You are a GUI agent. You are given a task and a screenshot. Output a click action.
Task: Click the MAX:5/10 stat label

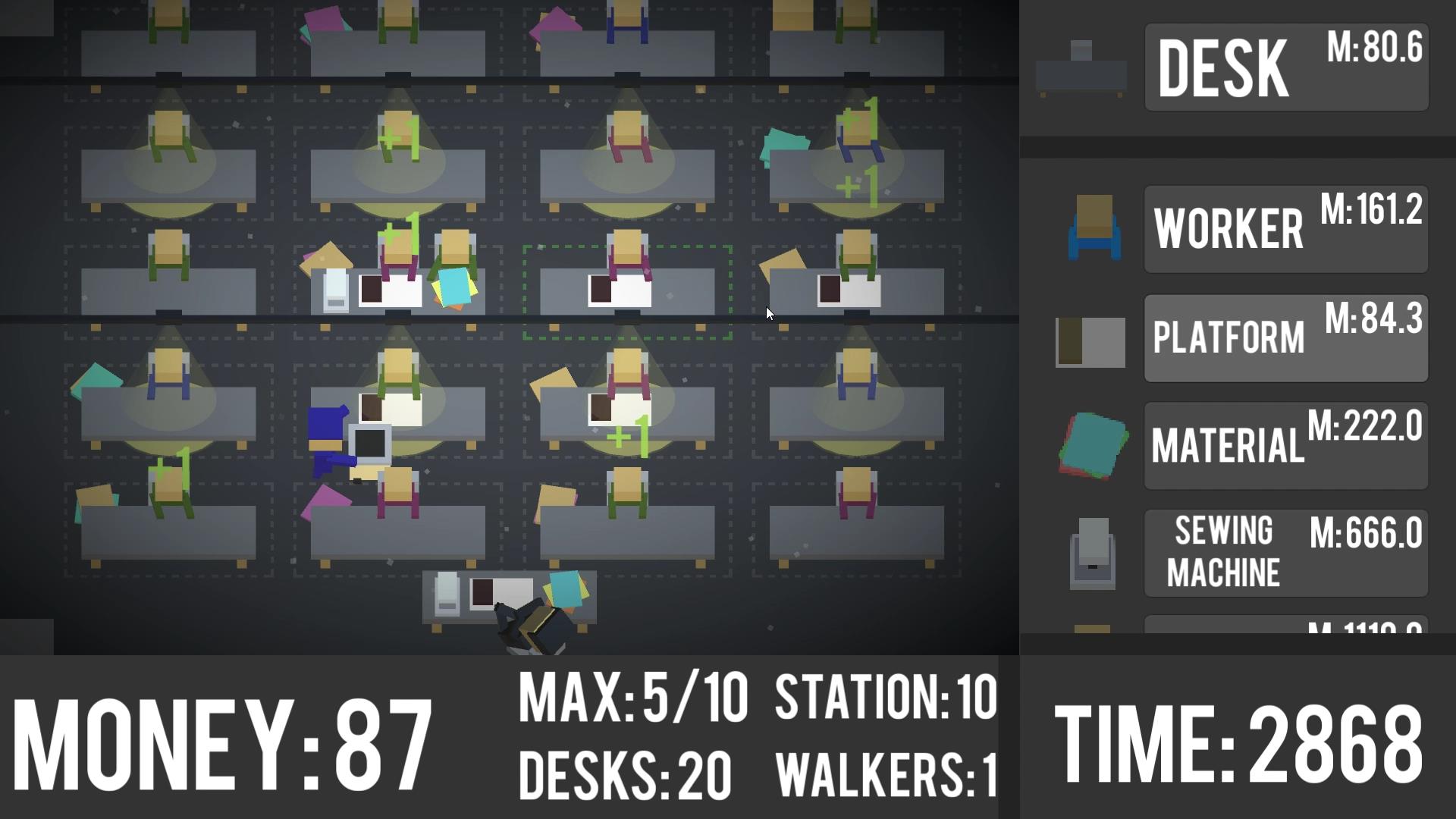coord(633,701)
